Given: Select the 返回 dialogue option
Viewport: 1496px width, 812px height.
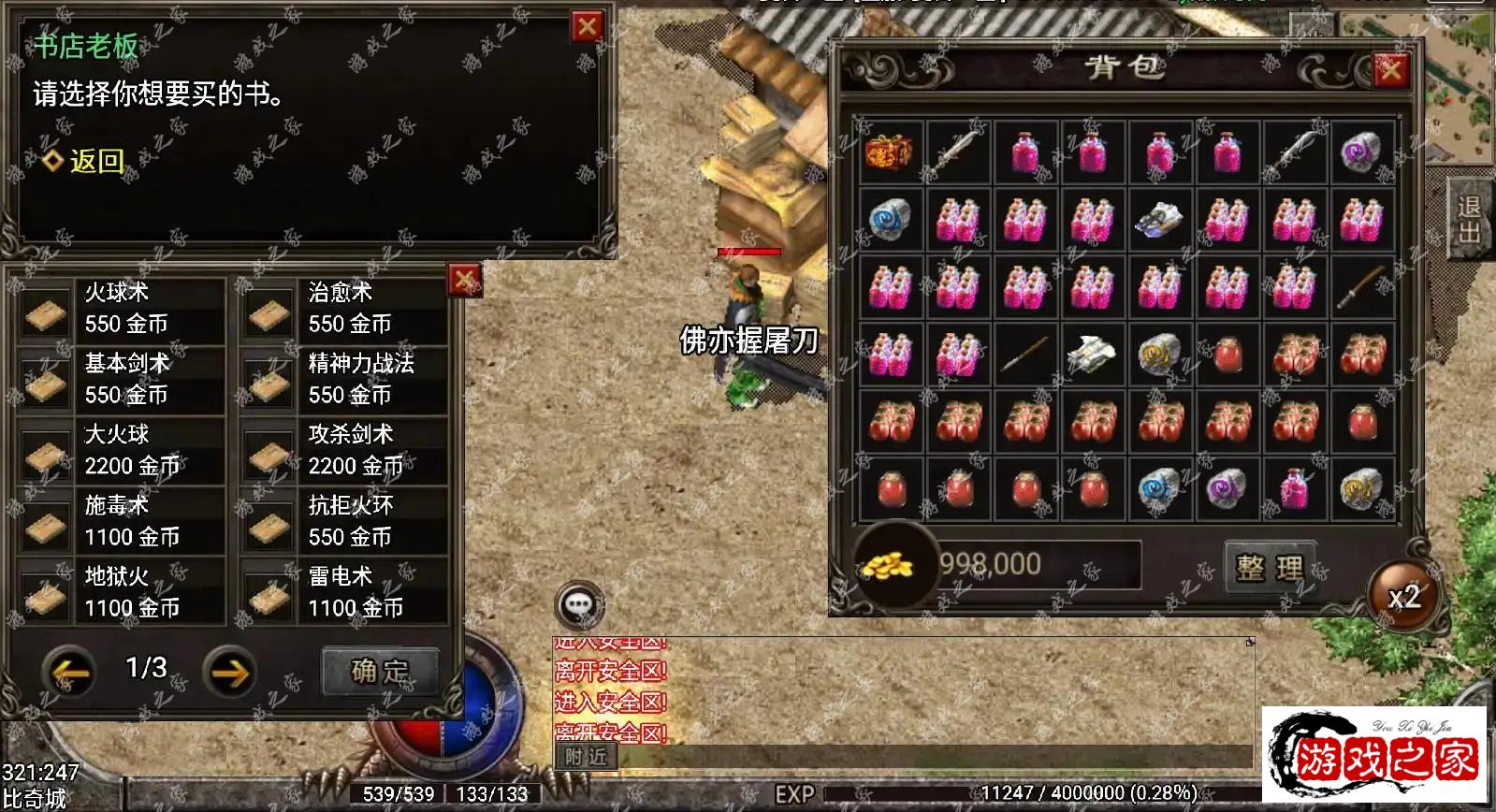Looking at the screenshot, I should (x=95, y=161).
